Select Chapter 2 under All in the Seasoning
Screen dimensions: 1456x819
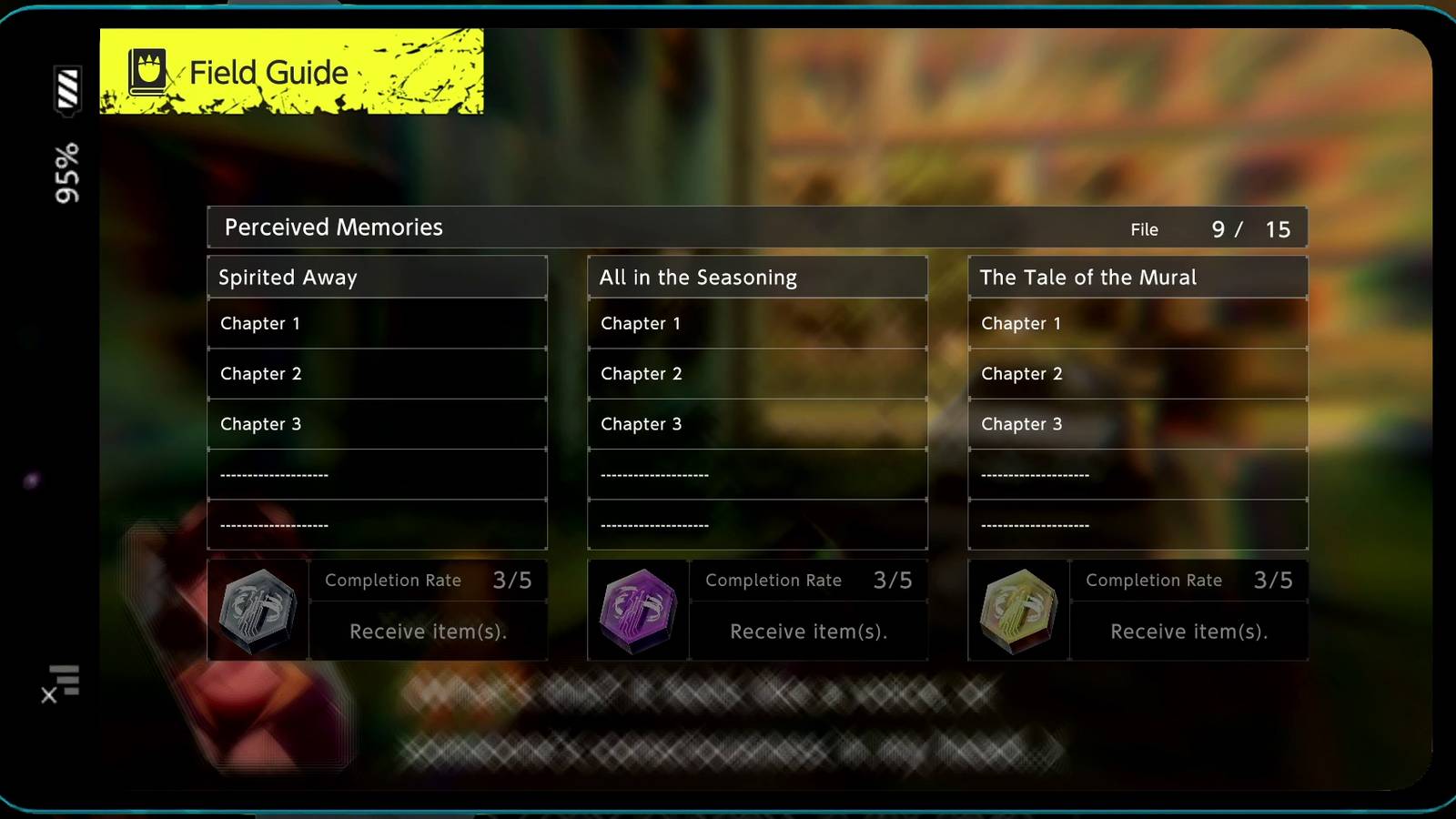(758, 373)
